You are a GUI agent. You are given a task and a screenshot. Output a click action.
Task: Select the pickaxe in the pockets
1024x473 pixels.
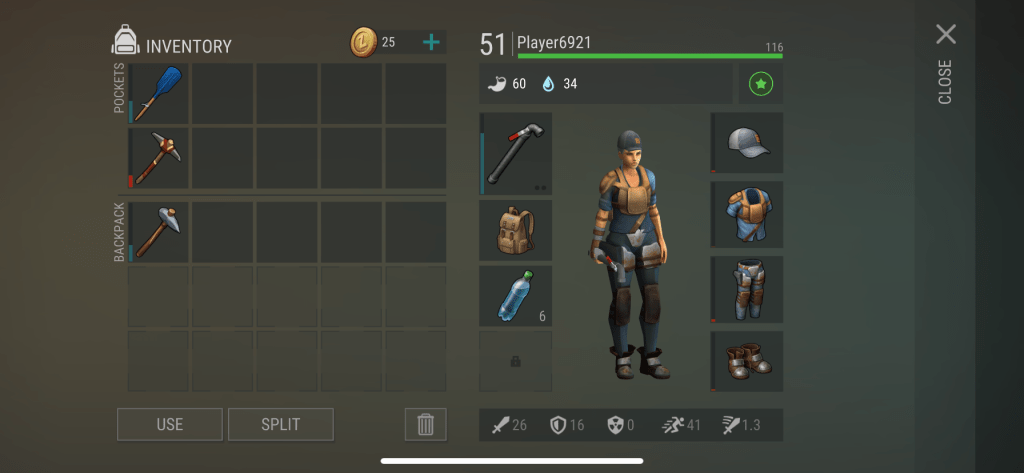tap(159, 157)
